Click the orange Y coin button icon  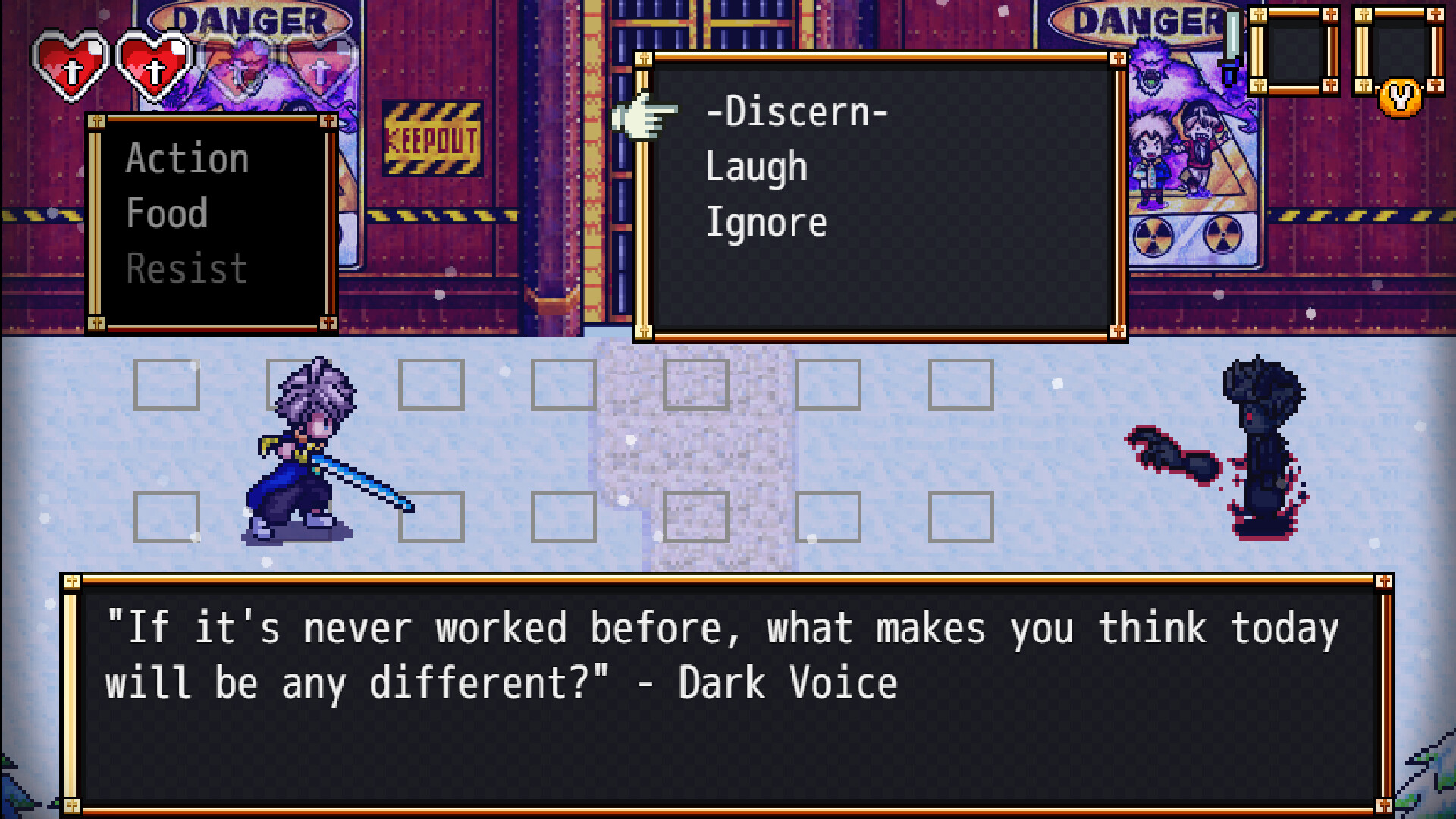point(1399,99)
